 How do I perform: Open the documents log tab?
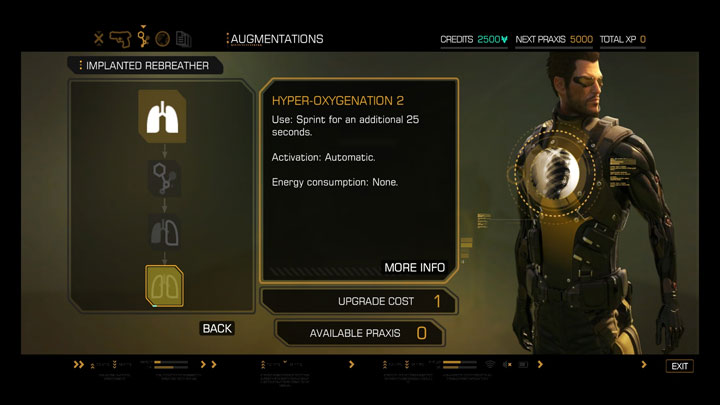pyautogui.click(x=183, y=39)
